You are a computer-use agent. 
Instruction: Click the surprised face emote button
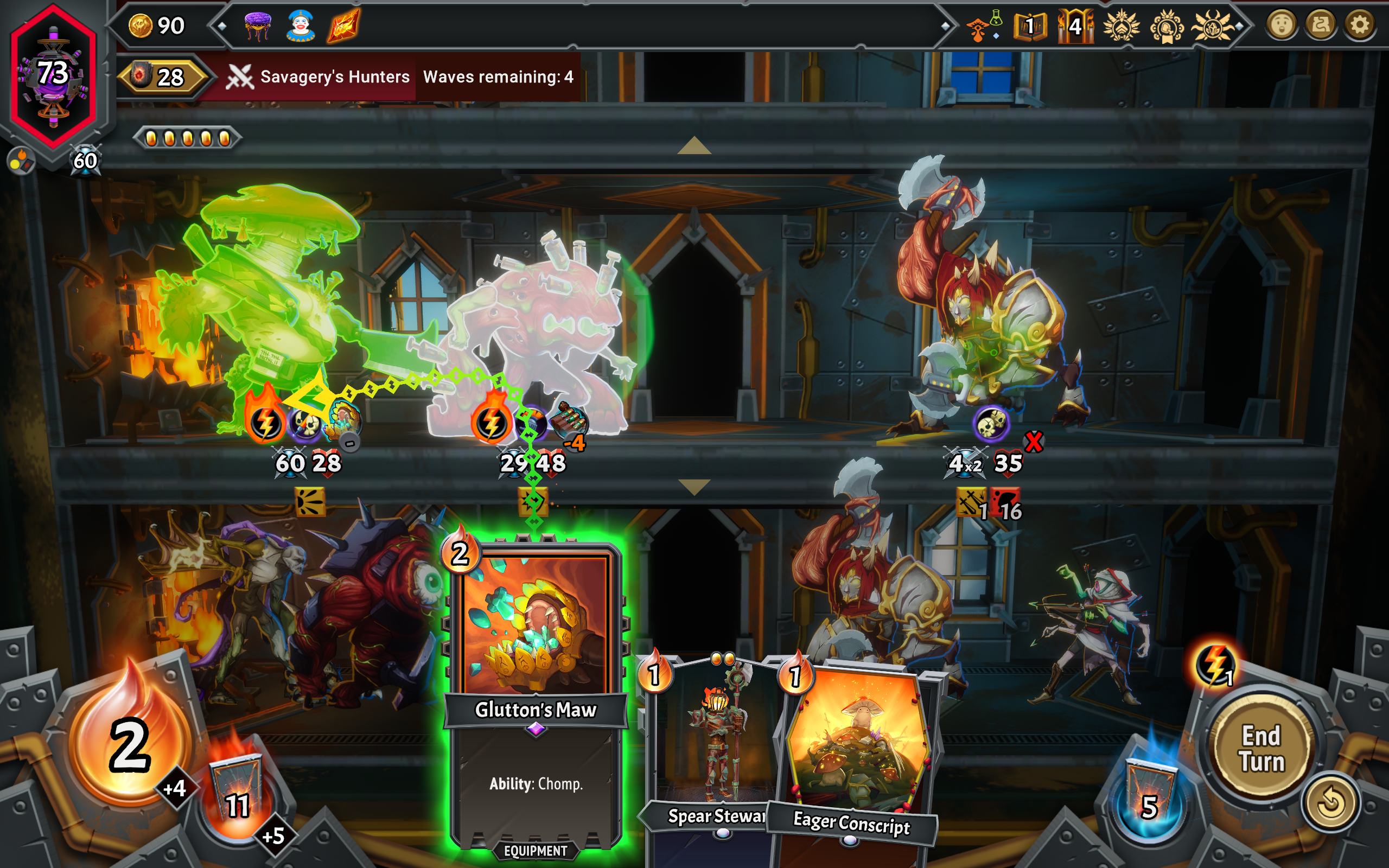(x=1281, y=25)
